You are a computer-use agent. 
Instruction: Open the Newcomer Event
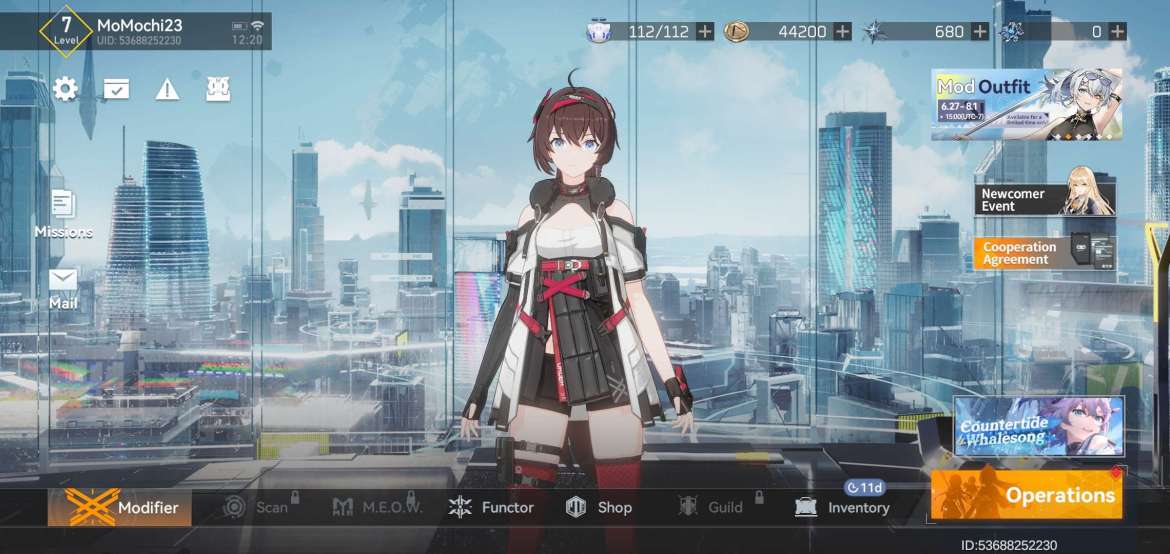click(x=1045, y=199)
